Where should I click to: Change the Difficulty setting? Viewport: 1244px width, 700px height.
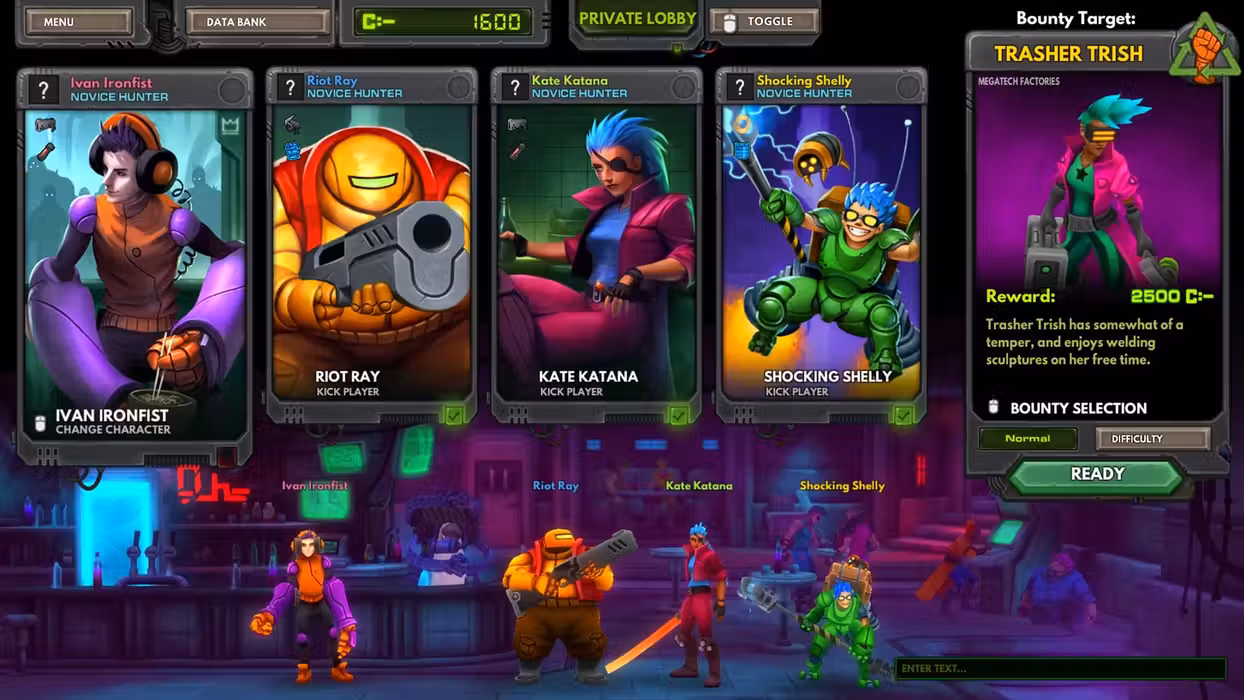[1152, 438]
